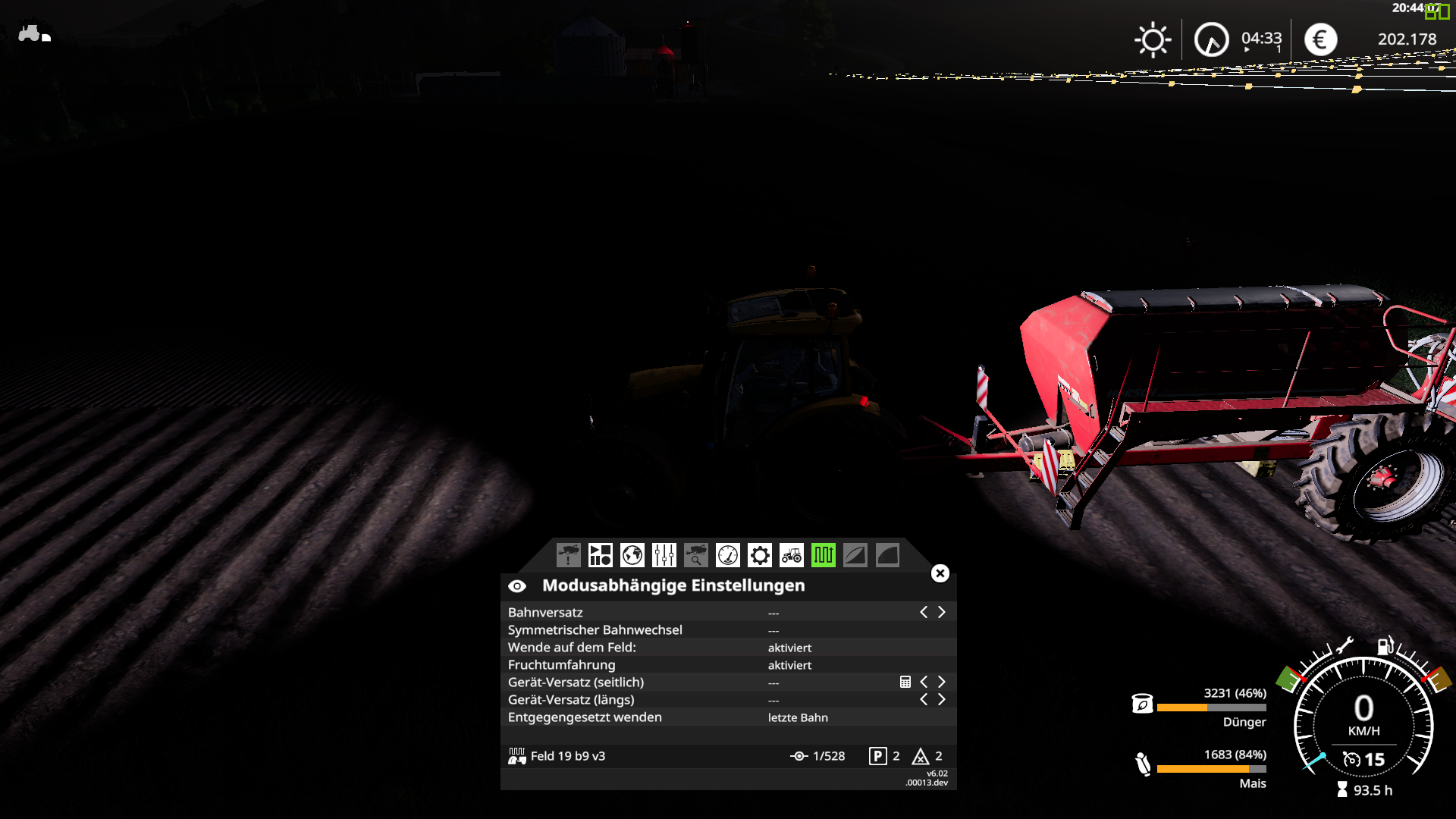Open the globe icon in the Courseplay bar
This screenshot has width=1456, height=819.
[632, 556]
